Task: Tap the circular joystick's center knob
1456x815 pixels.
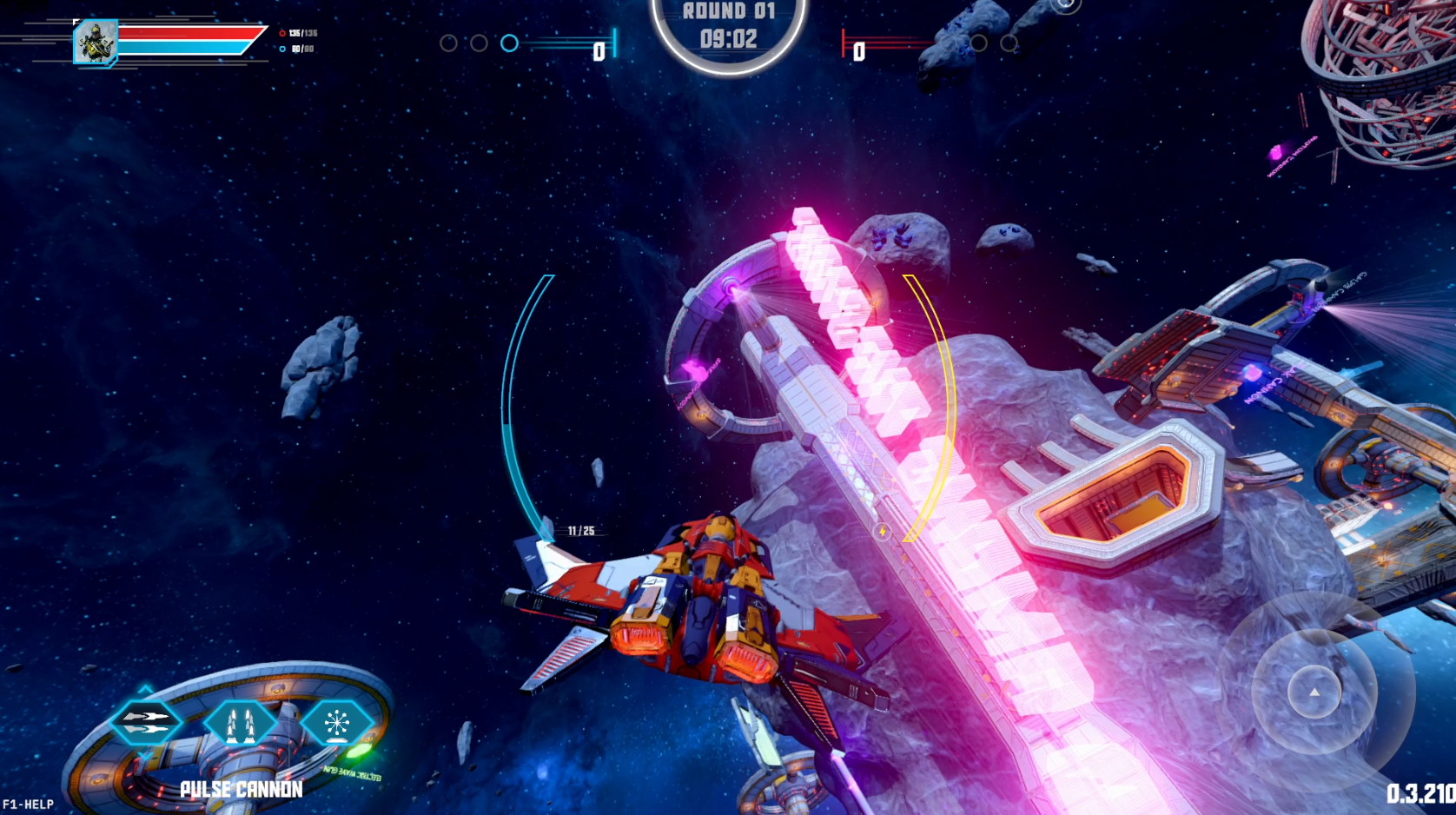Action: coord(1314,692)
